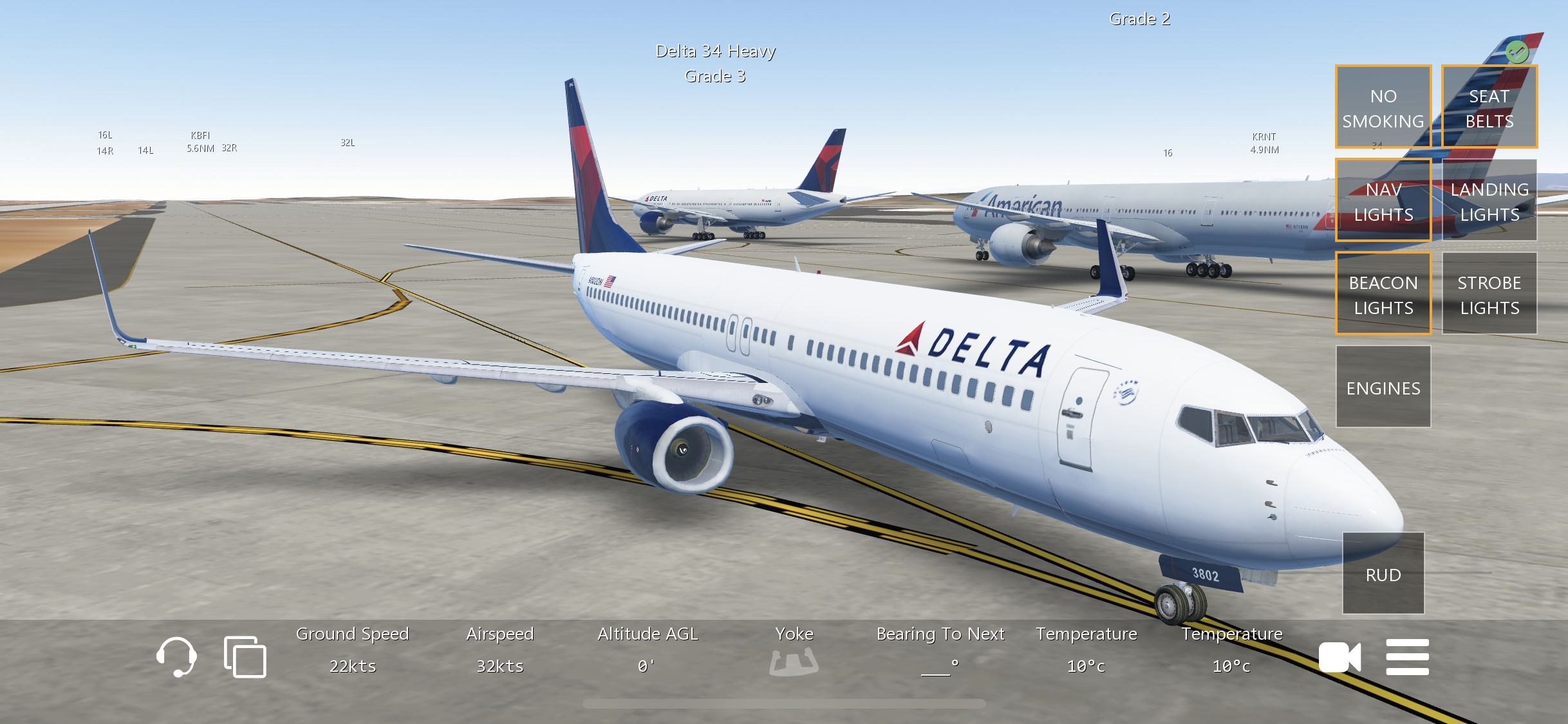Select the Bearing To Next status item
This screenshot has width=1568, height=724.
[940, 650]
